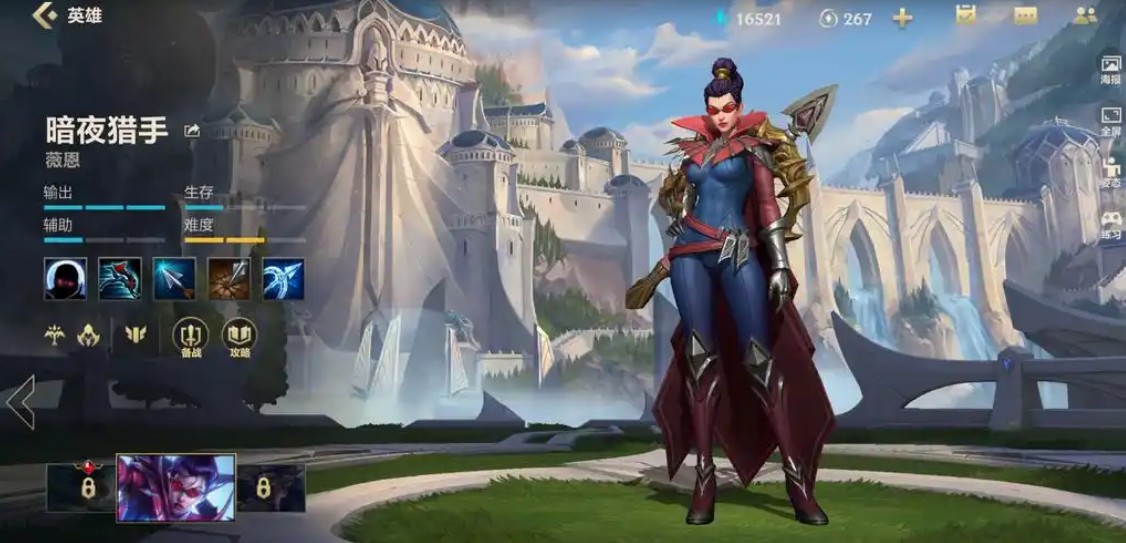Go back using the 英雄 back arrow
This screenshot has width=1126, height=543.
(45, 16)
